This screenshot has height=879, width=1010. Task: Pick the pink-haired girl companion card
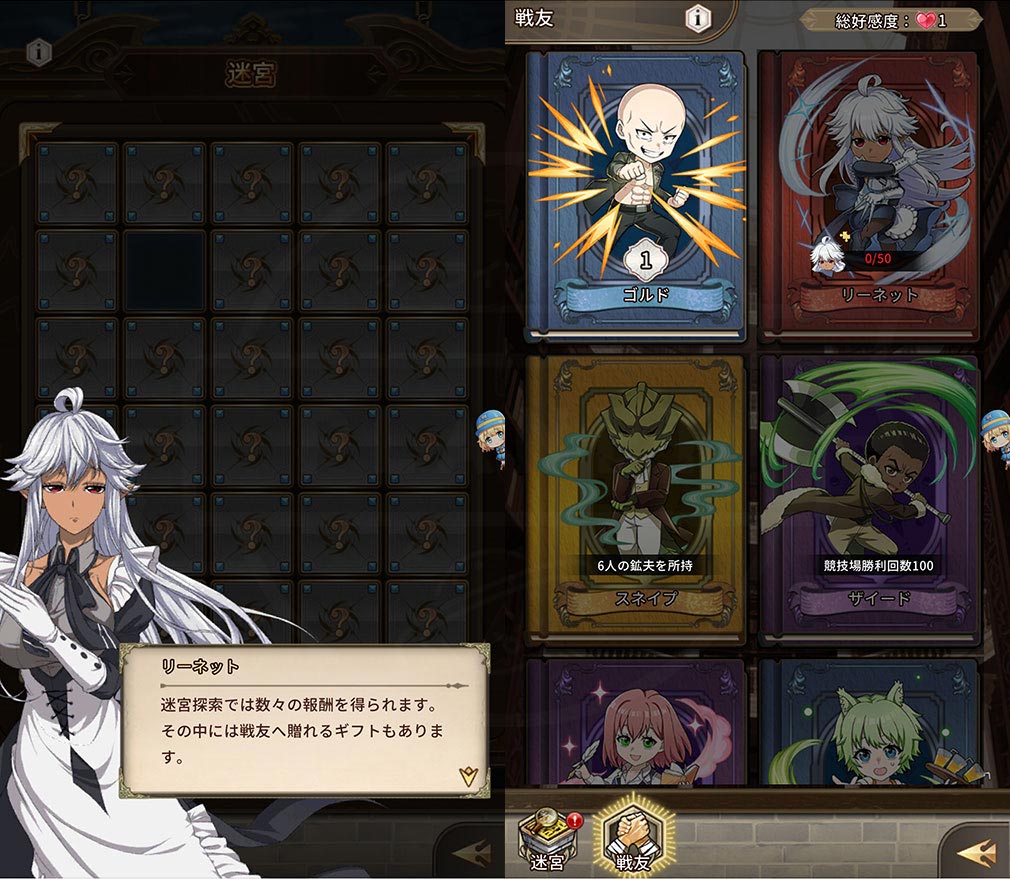pos(635,722)
